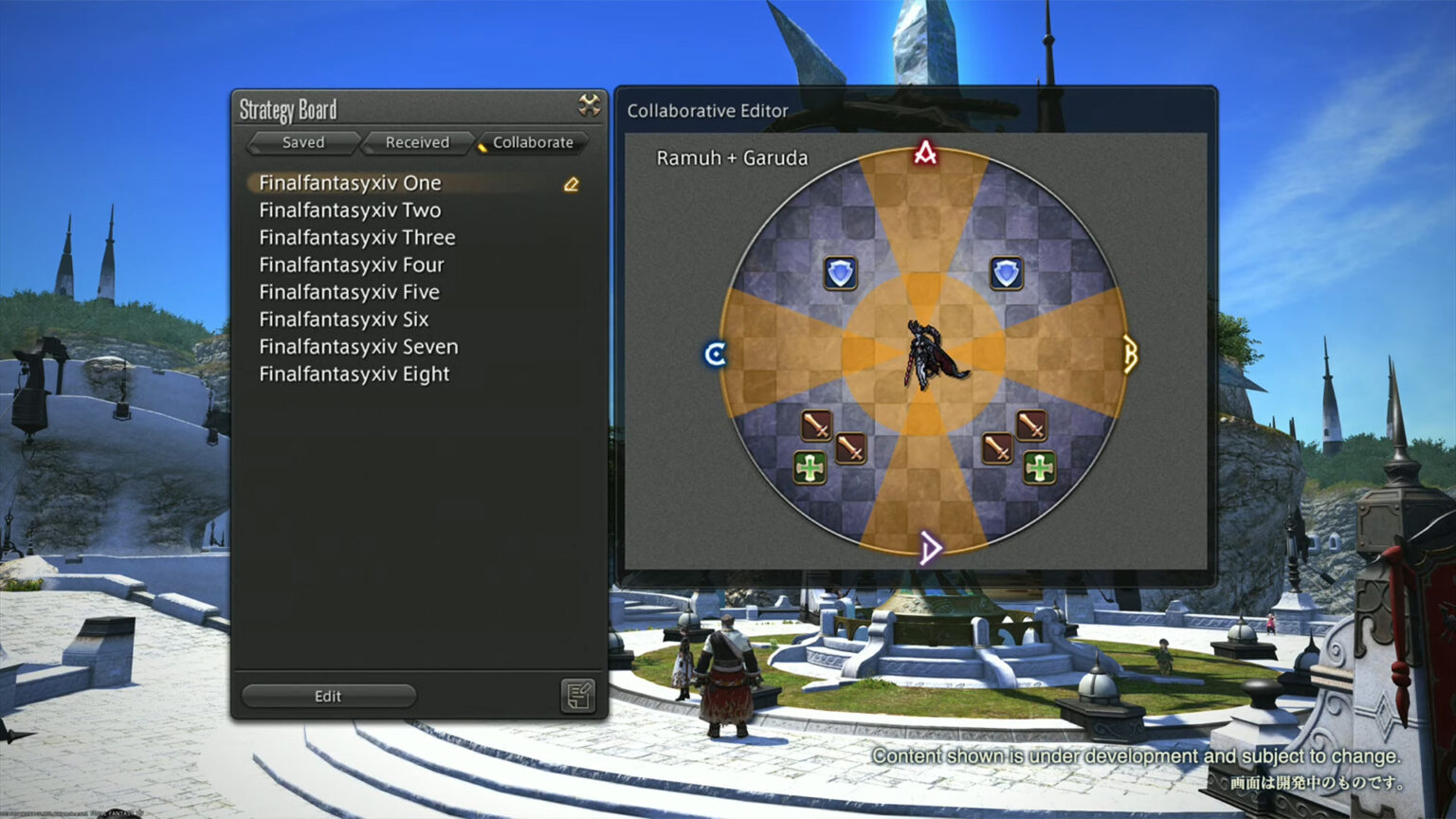Select waymark C on the left edge
The image size is (1456, 819).
pyautogui.click(x=718, y=354)
